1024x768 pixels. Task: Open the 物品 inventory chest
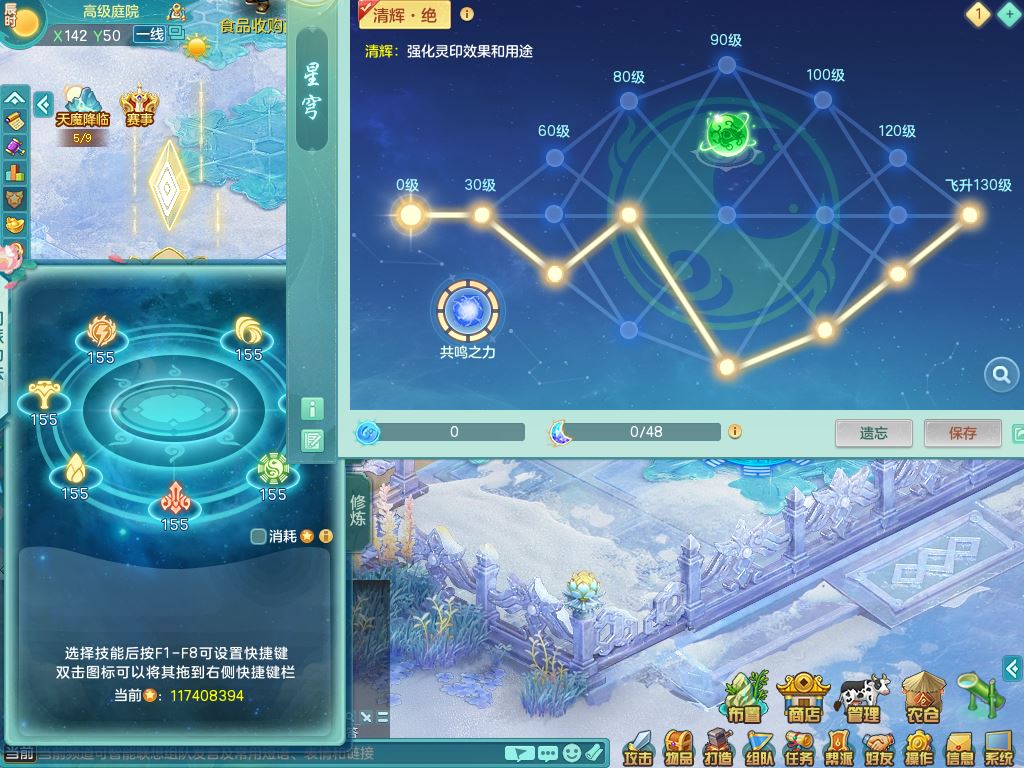click(680, 747)
